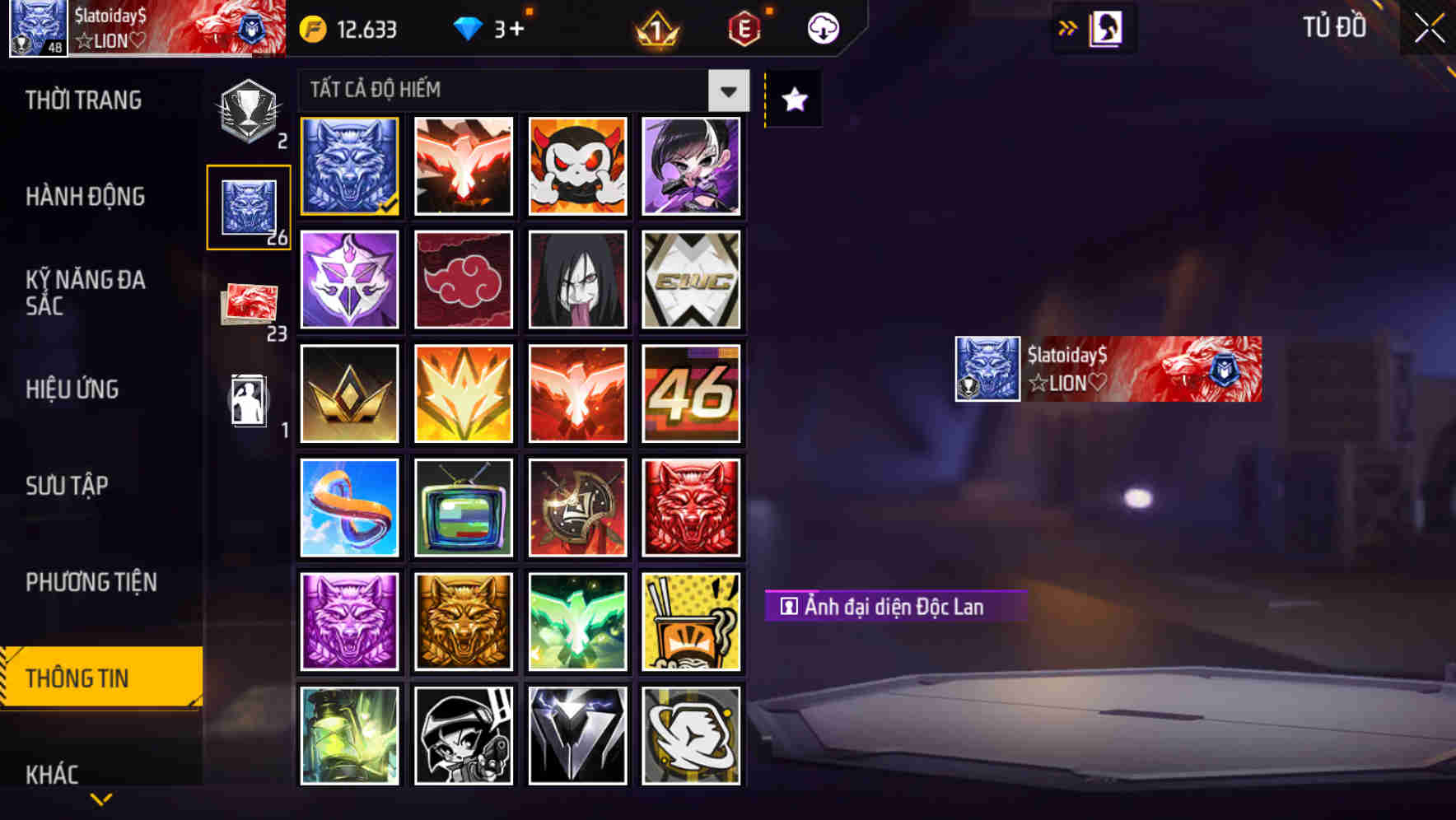Click the yellow double-arrow icon top right
The image size is (1456, 820).
(x=1066, y=27)
